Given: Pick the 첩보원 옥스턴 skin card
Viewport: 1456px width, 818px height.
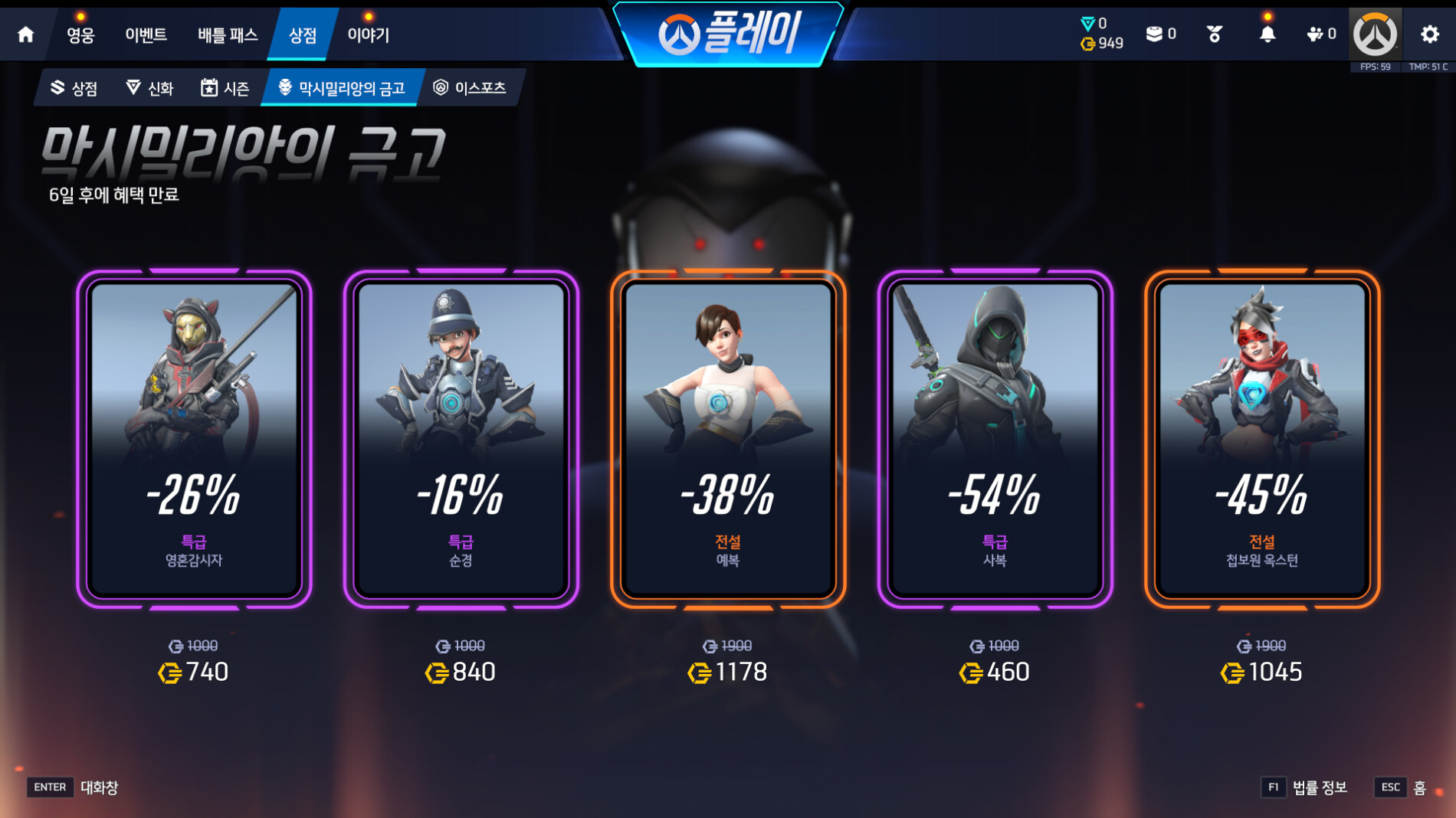Looking at the screenshot, I should 1262,440.
